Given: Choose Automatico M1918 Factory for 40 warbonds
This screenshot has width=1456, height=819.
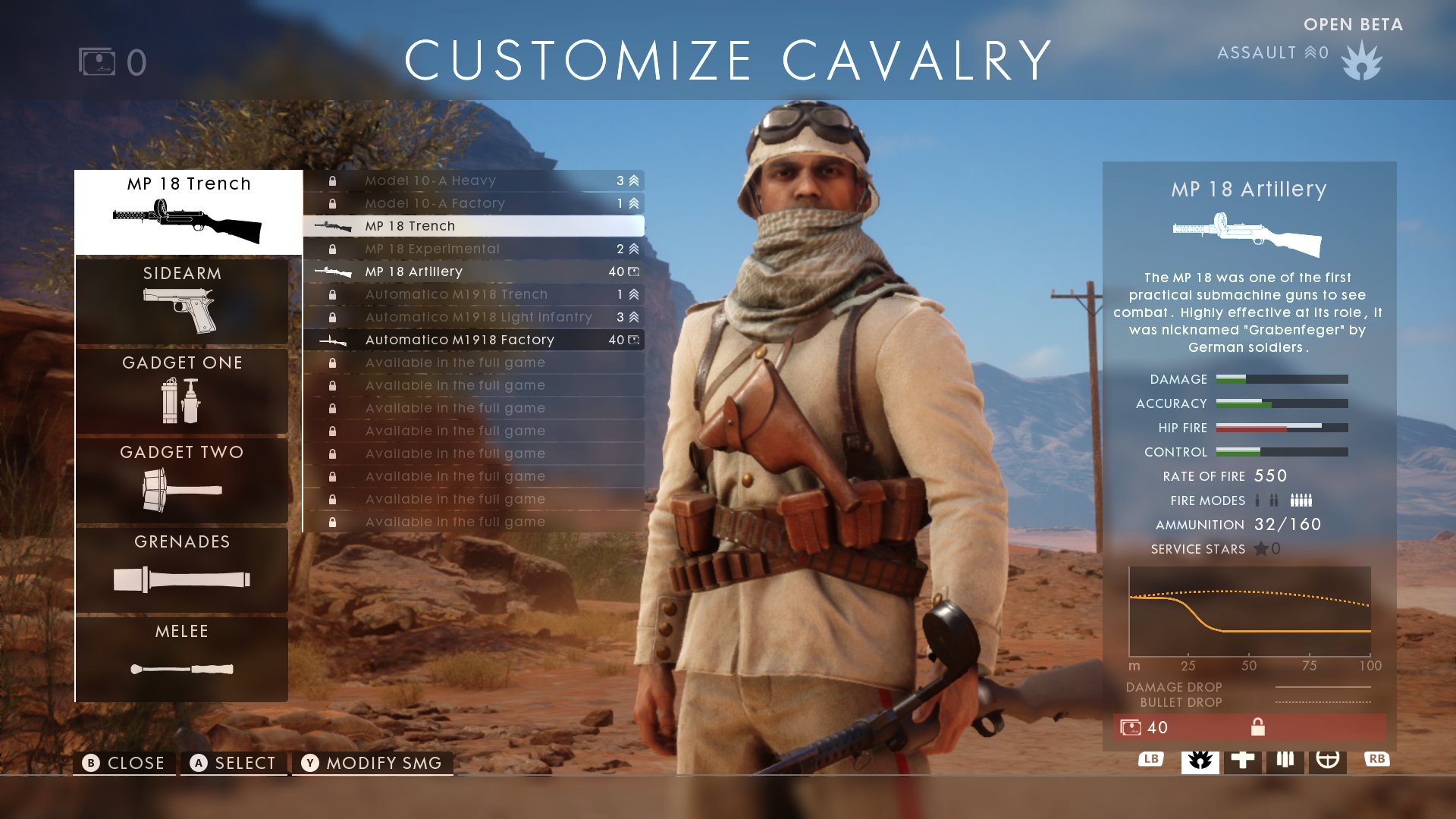Looking at the screenshot, I should 474,340.
